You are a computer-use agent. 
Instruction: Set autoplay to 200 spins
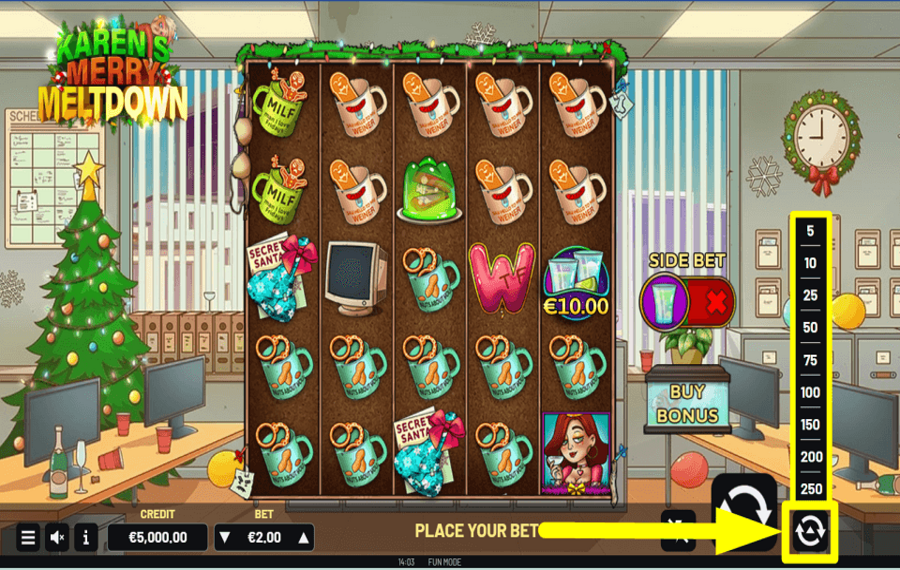tap(809, 457)
